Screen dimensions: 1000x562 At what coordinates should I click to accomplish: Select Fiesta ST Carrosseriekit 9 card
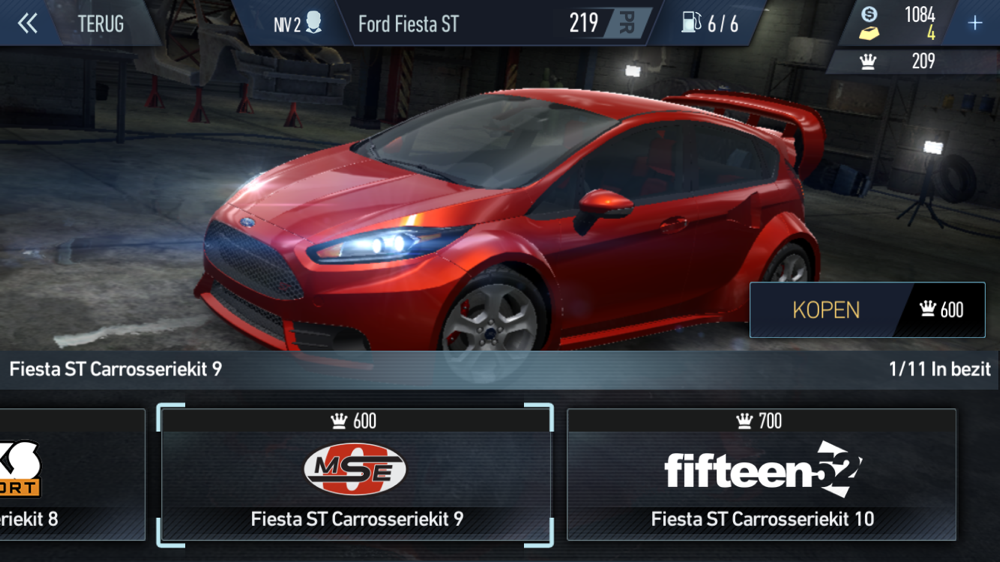(355, 475)
